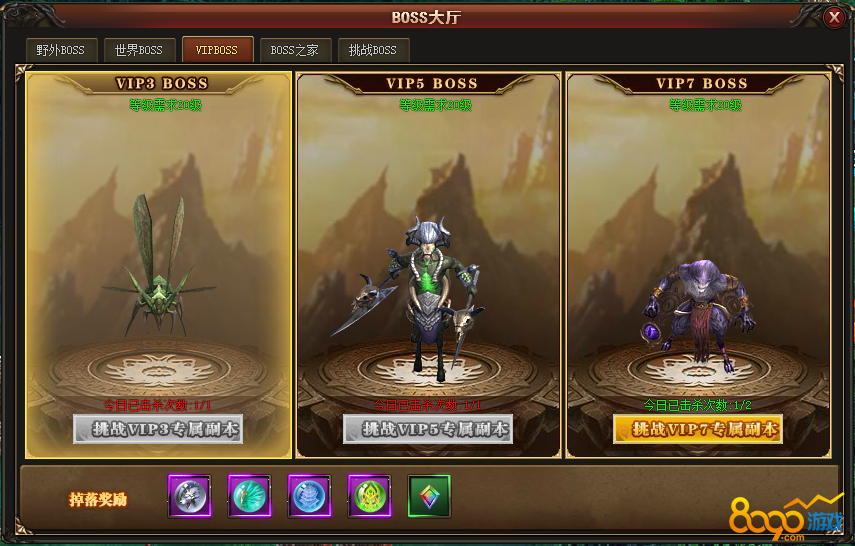Switch to the 野外BOSS tab
The width and height of the screenshot is (855, 546).
coord(61,50)
